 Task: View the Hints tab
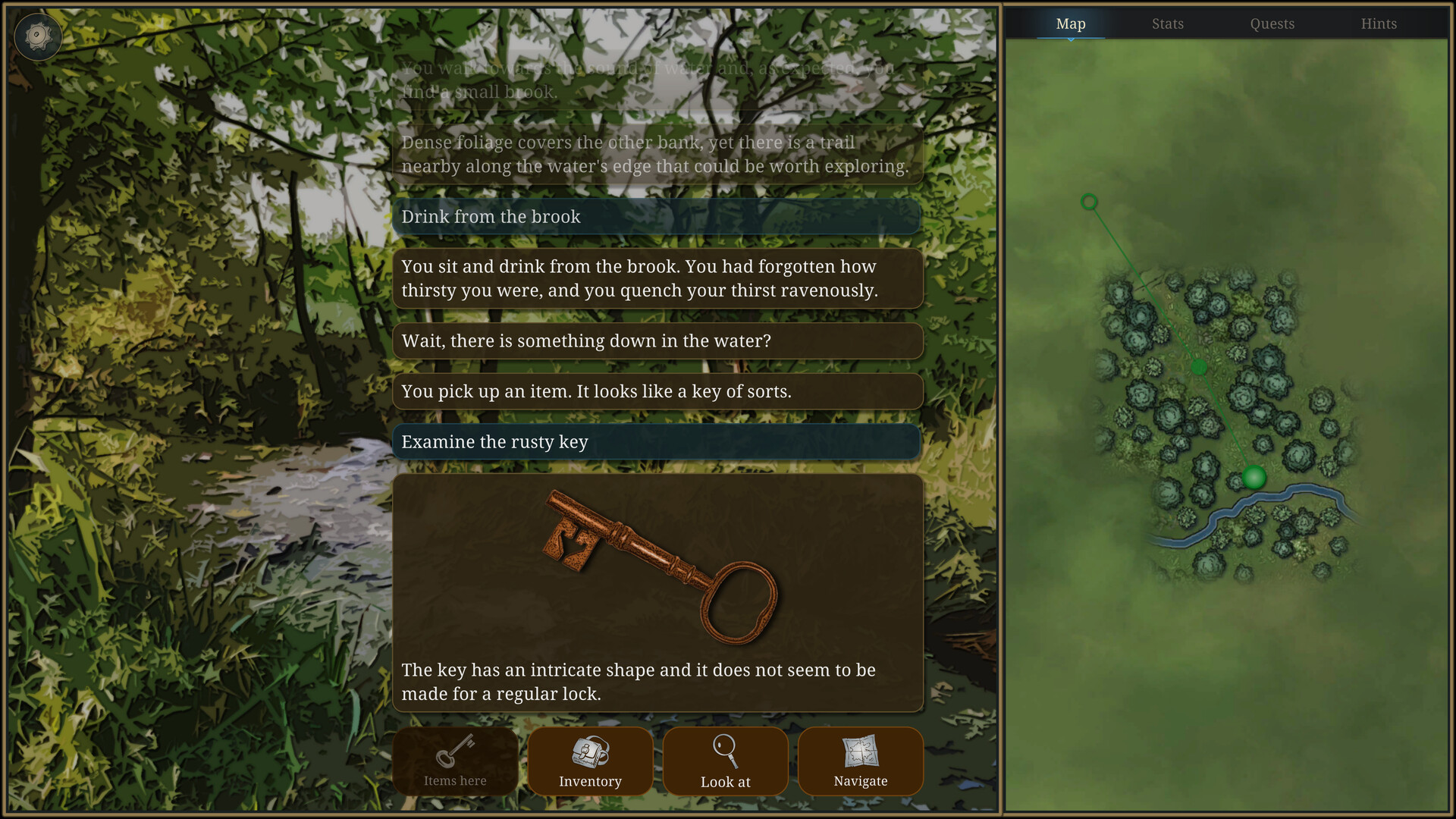click(1379, 24)
